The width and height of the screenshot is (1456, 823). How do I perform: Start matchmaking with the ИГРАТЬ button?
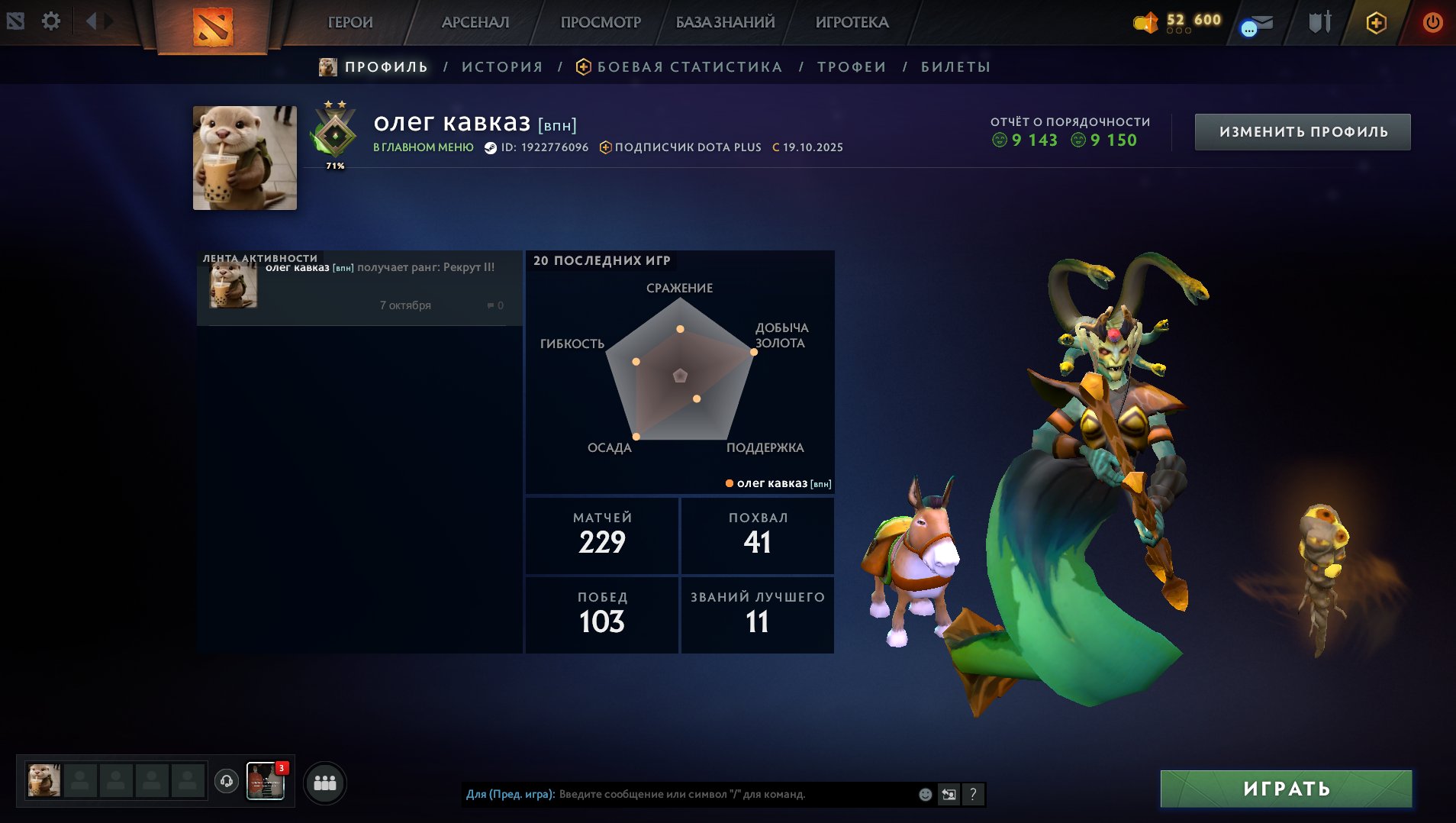(x=1286, y=789)
